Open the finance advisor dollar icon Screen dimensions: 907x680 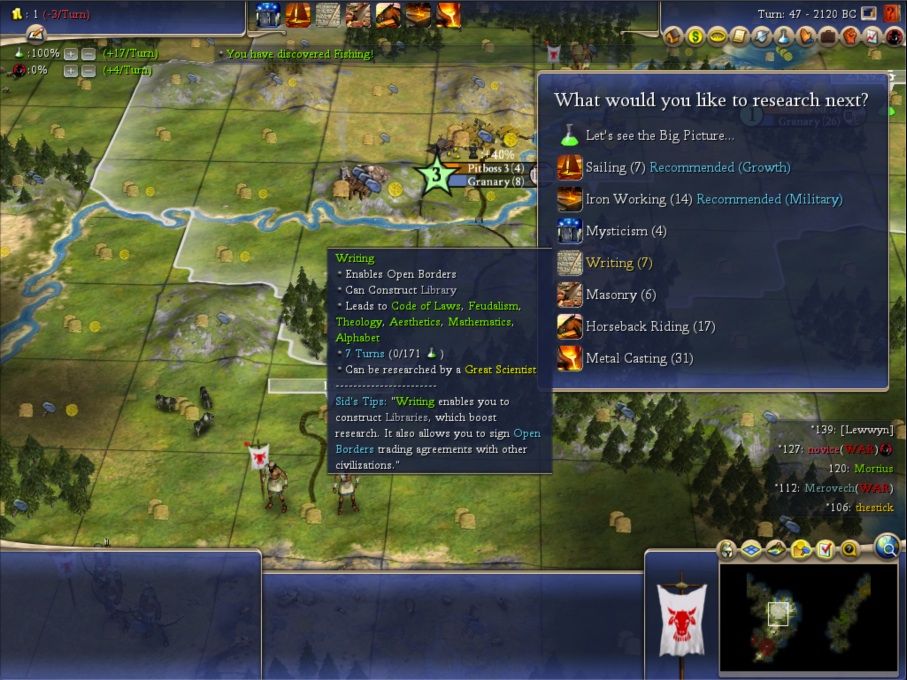[695, 37]
